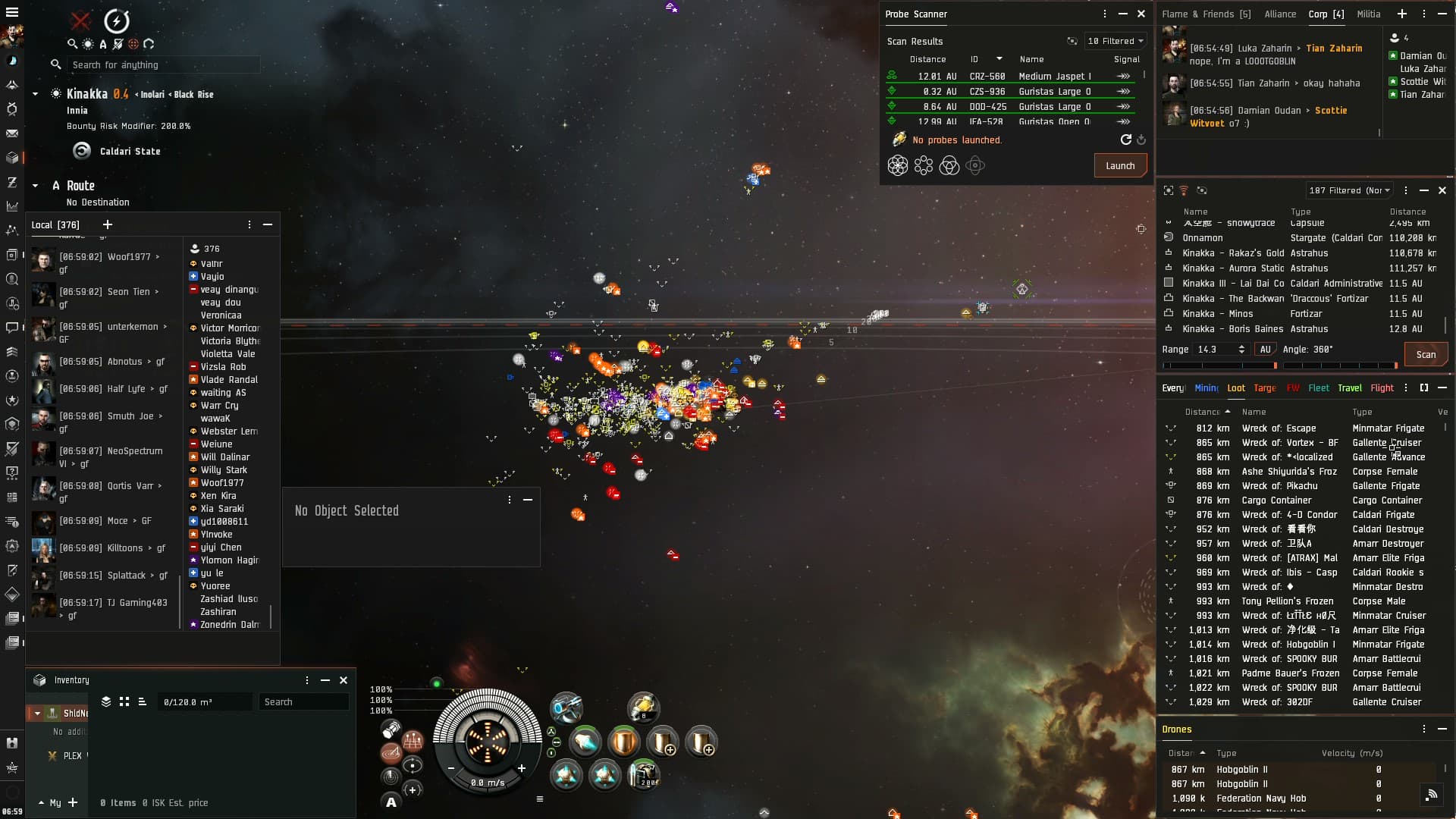The width and height of the screenshot is (1456, 819).
Task: Select the Onnamon stargate row
Action: (x=1203, y=237)
